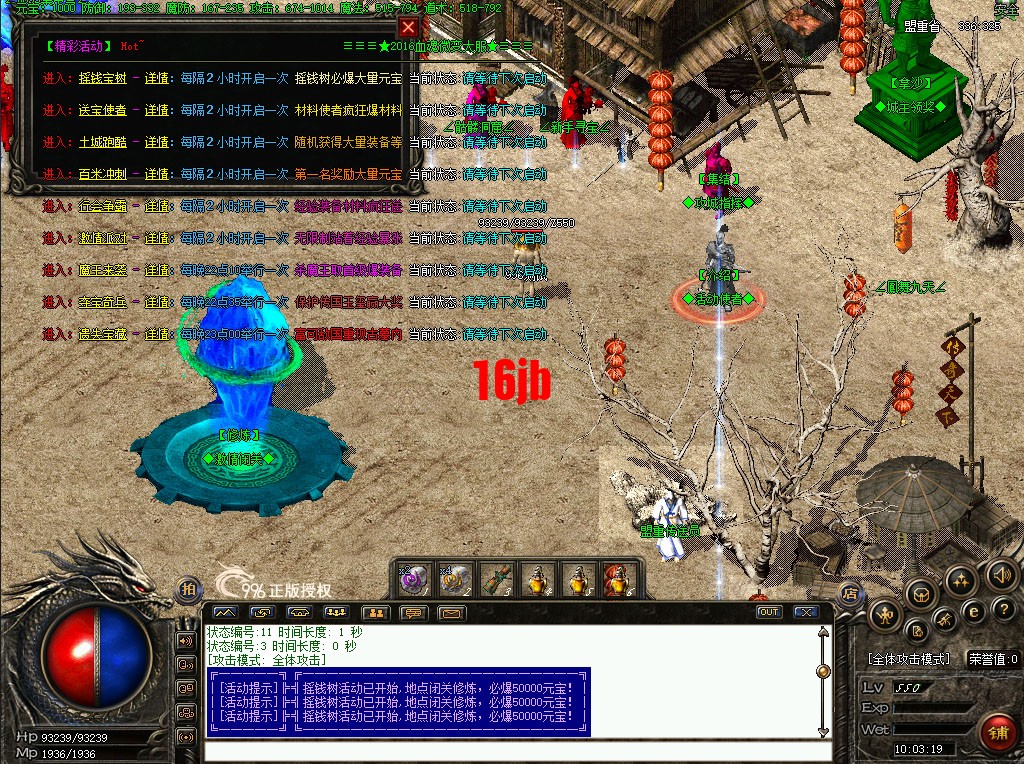Click the round 'e' button
Viewport: 1024px width, 764px height.
973,610
